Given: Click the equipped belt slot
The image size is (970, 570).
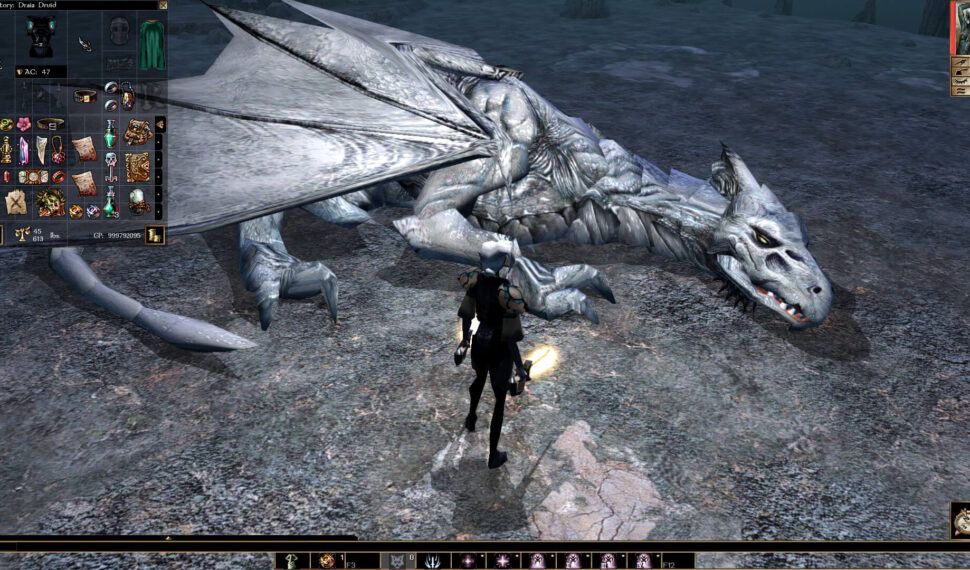Looking at the screenshot, I should (x=85, y=96).
